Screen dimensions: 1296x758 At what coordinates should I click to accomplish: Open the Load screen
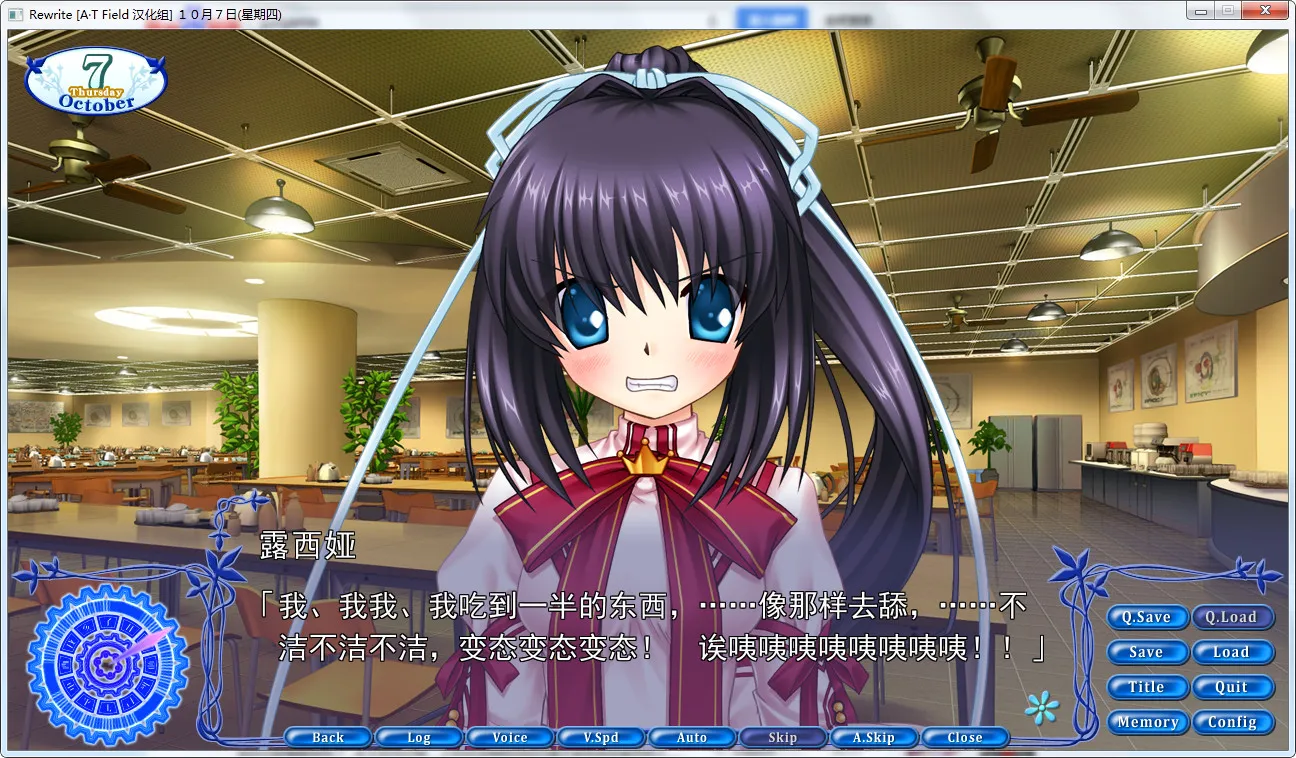pos(1233,652)
